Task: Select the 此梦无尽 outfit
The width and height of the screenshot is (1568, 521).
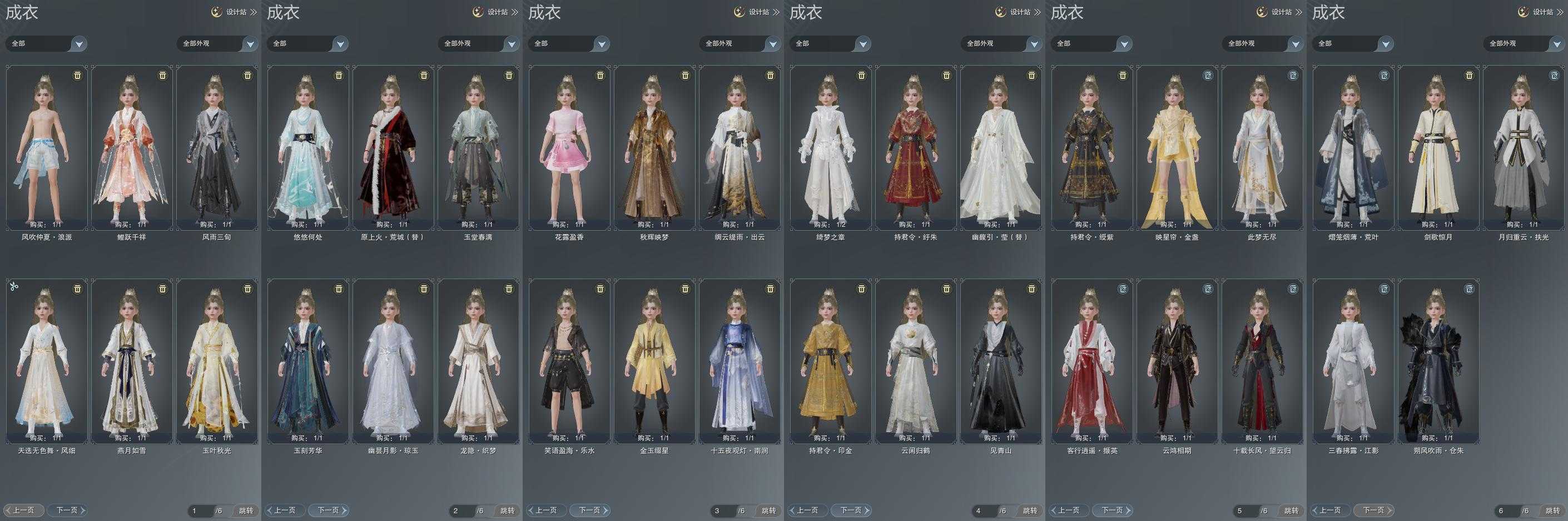Action: click(x=1262, y=148)
